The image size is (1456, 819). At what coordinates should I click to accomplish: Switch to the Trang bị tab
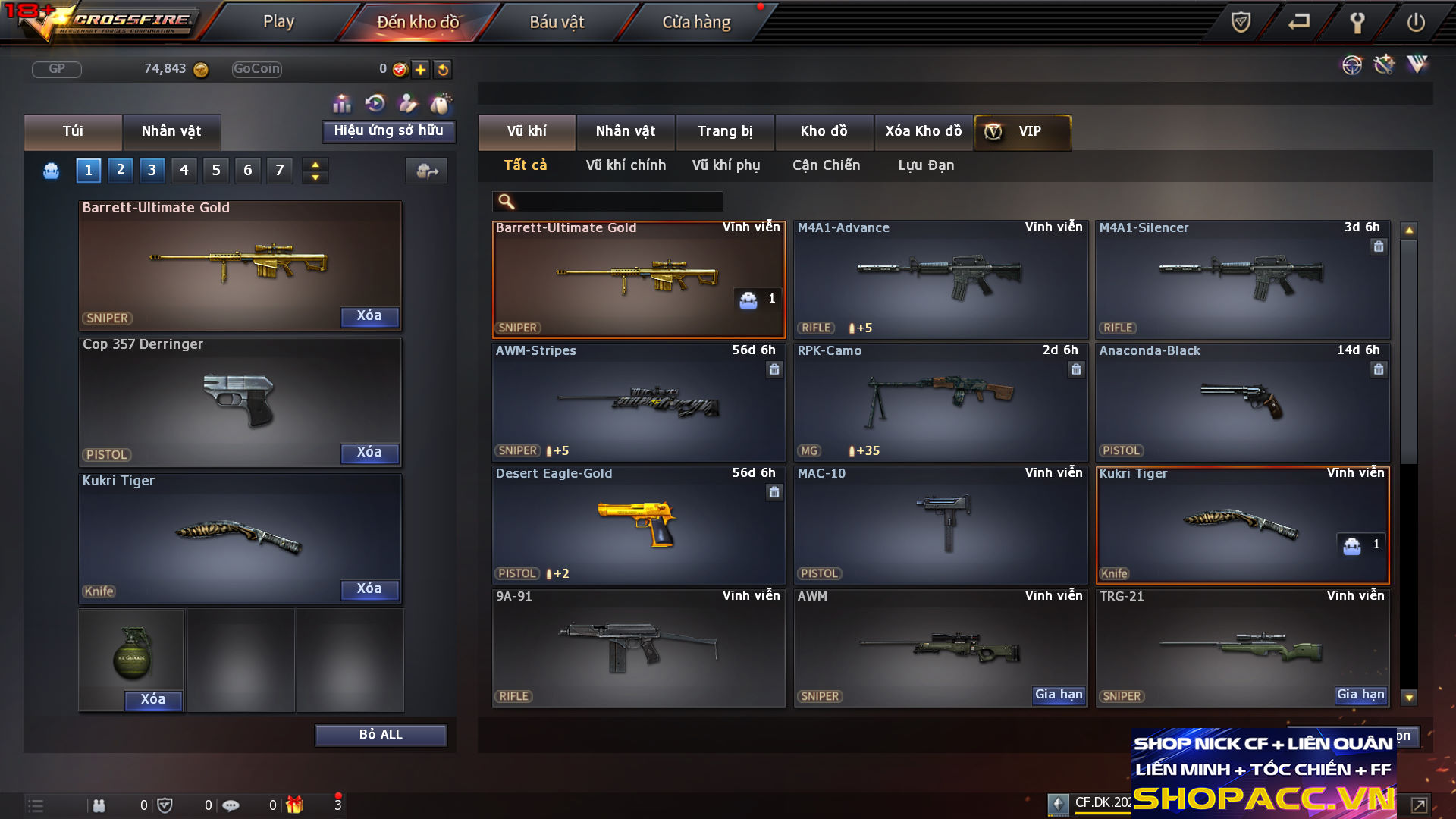click(725, 131)
